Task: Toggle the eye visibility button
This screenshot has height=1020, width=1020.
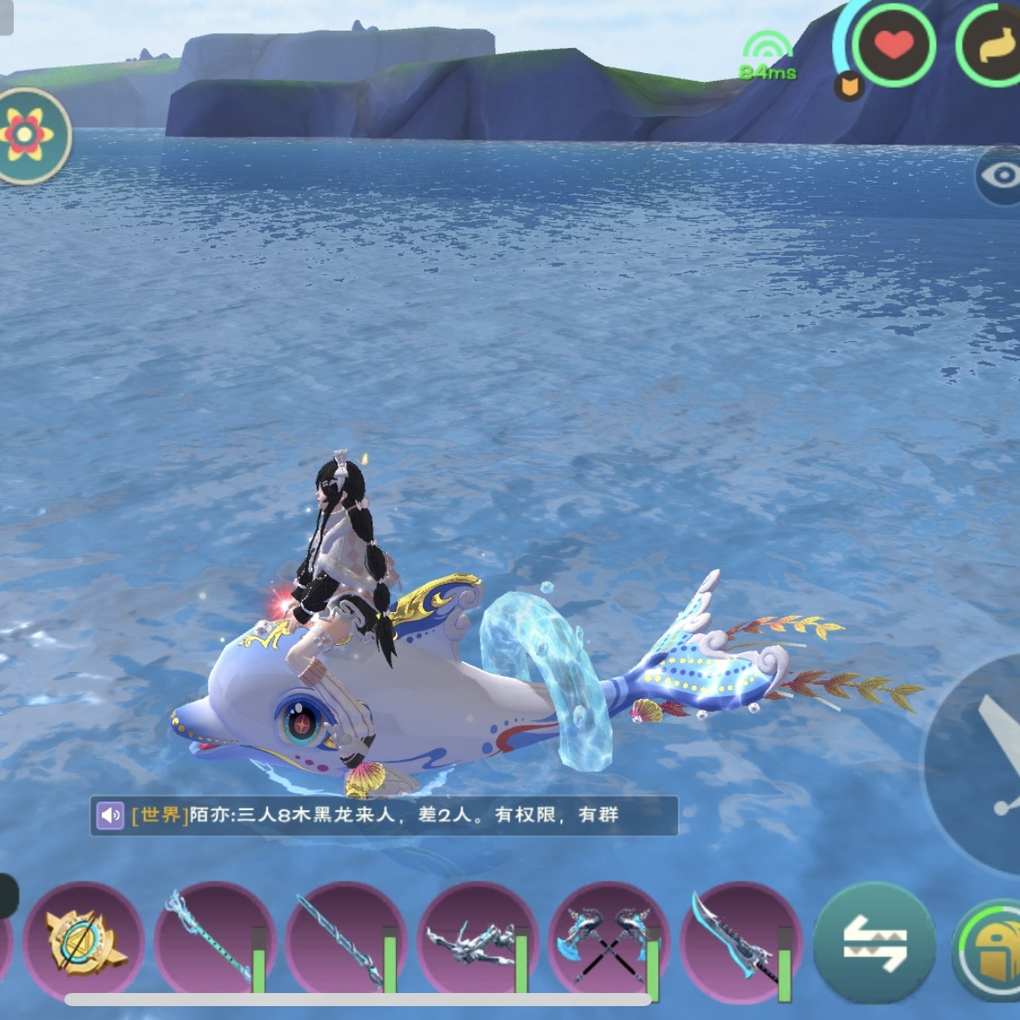Action: 999,176
